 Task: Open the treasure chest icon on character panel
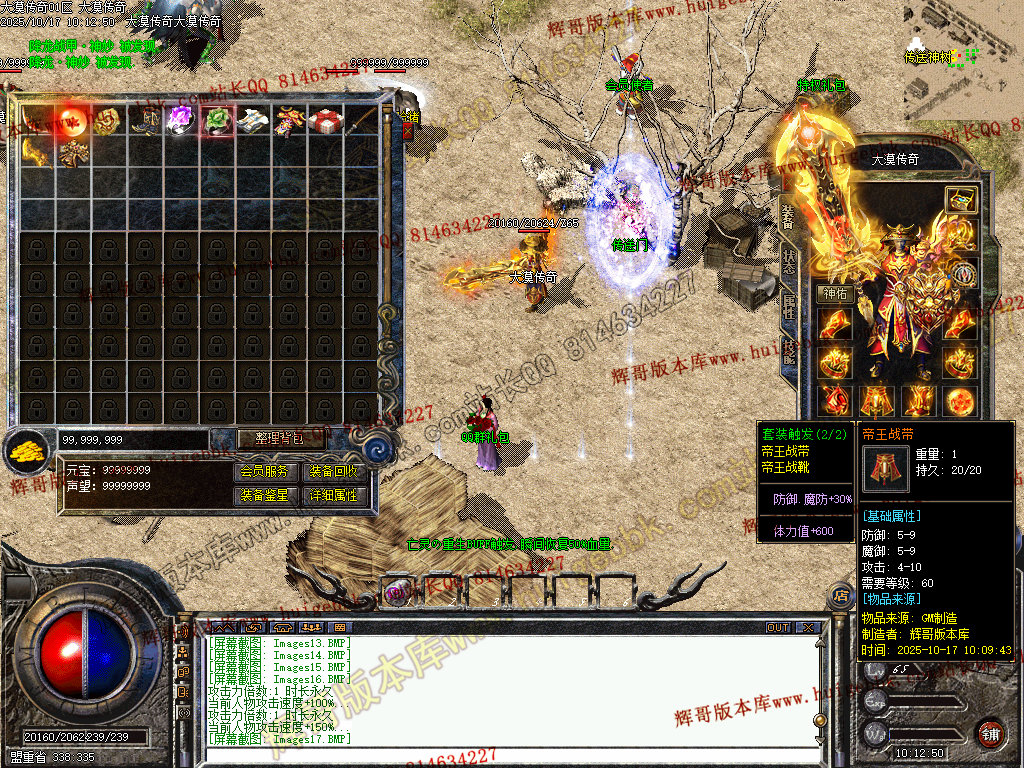[x=960, y=199]
